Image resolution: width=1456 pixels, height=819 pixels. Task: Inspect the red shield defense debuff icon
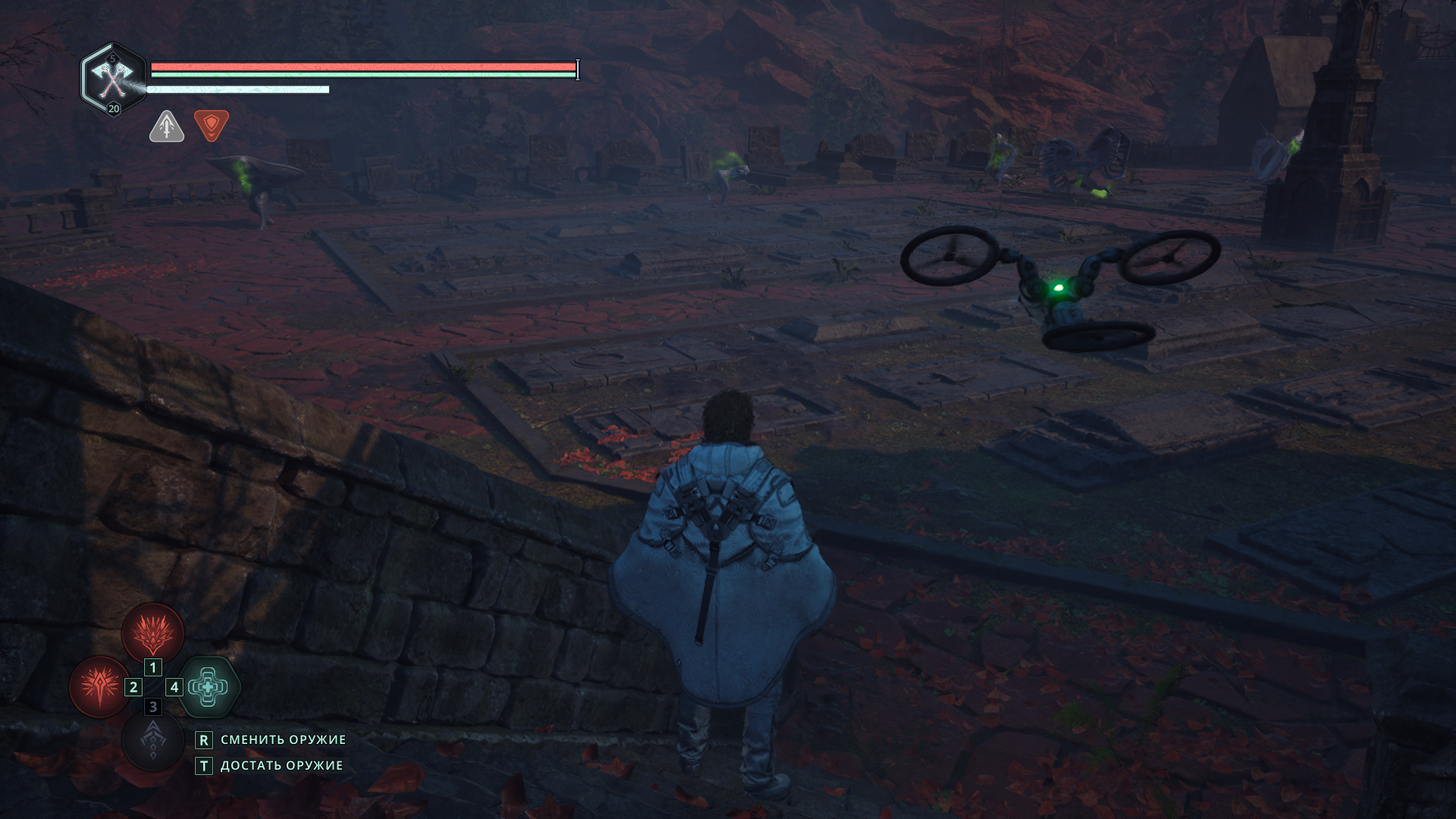coord(212,125)
